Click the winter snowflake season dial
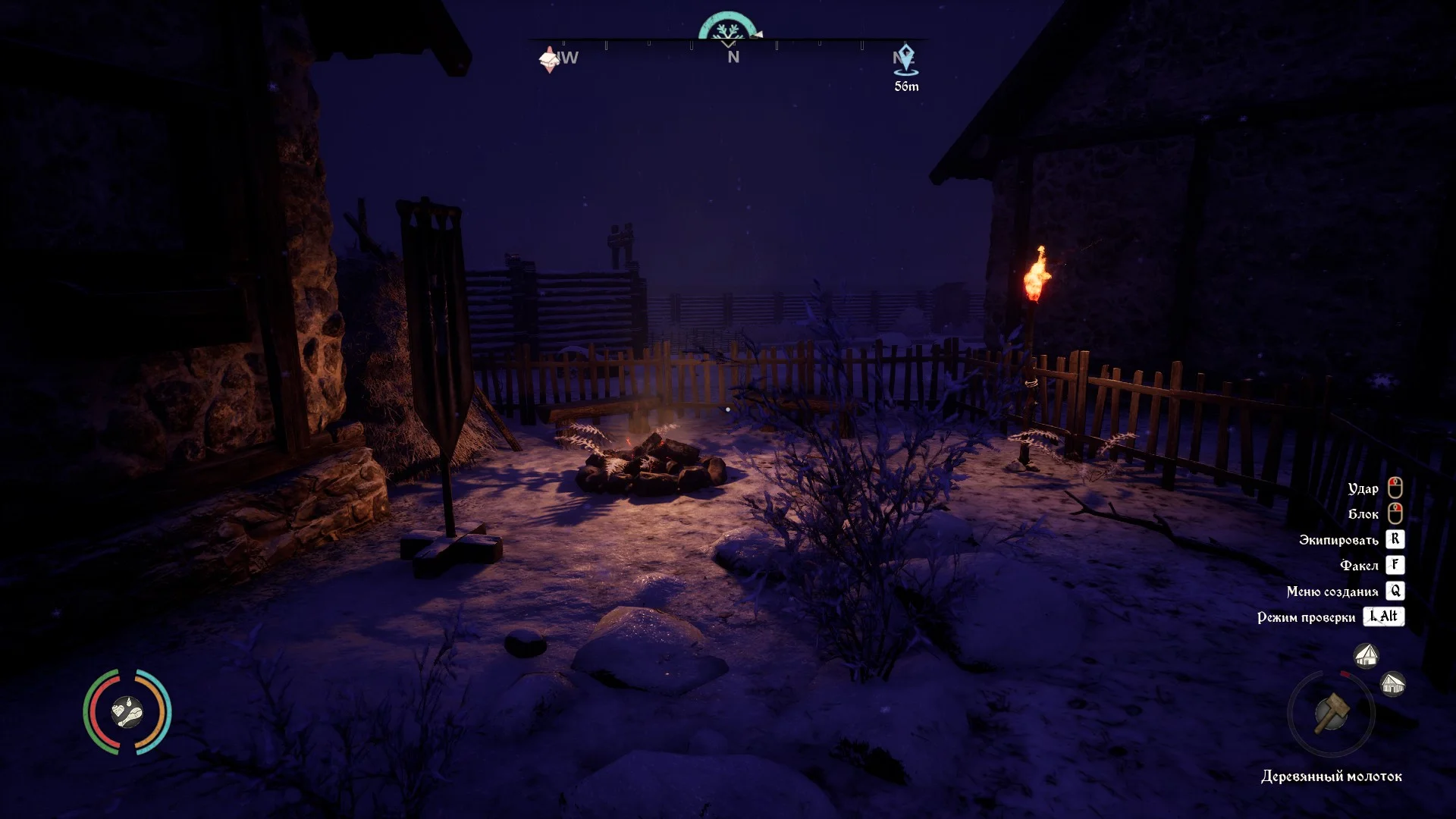Image resolution: width=1456 pixels, height=819 pixels. (x=729, y=28)
